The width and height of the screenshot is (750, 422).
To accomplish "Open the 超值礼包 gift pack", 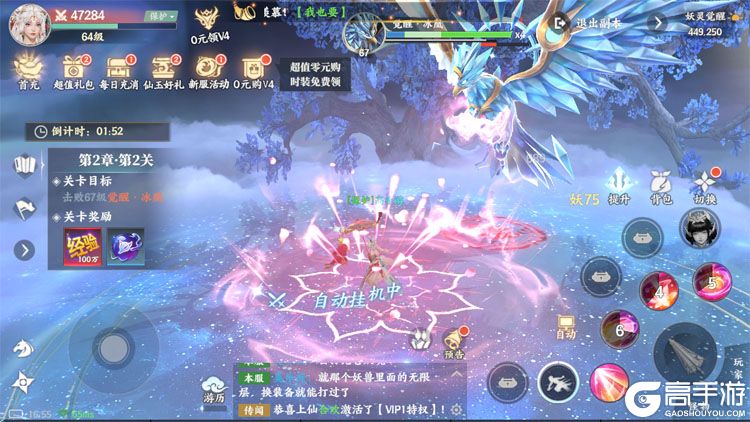I will [73, 70].
